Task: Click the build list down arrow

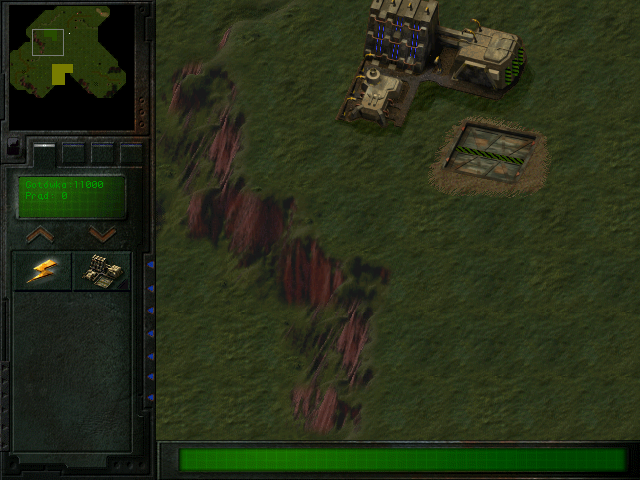Action: (x=102, y=234)
